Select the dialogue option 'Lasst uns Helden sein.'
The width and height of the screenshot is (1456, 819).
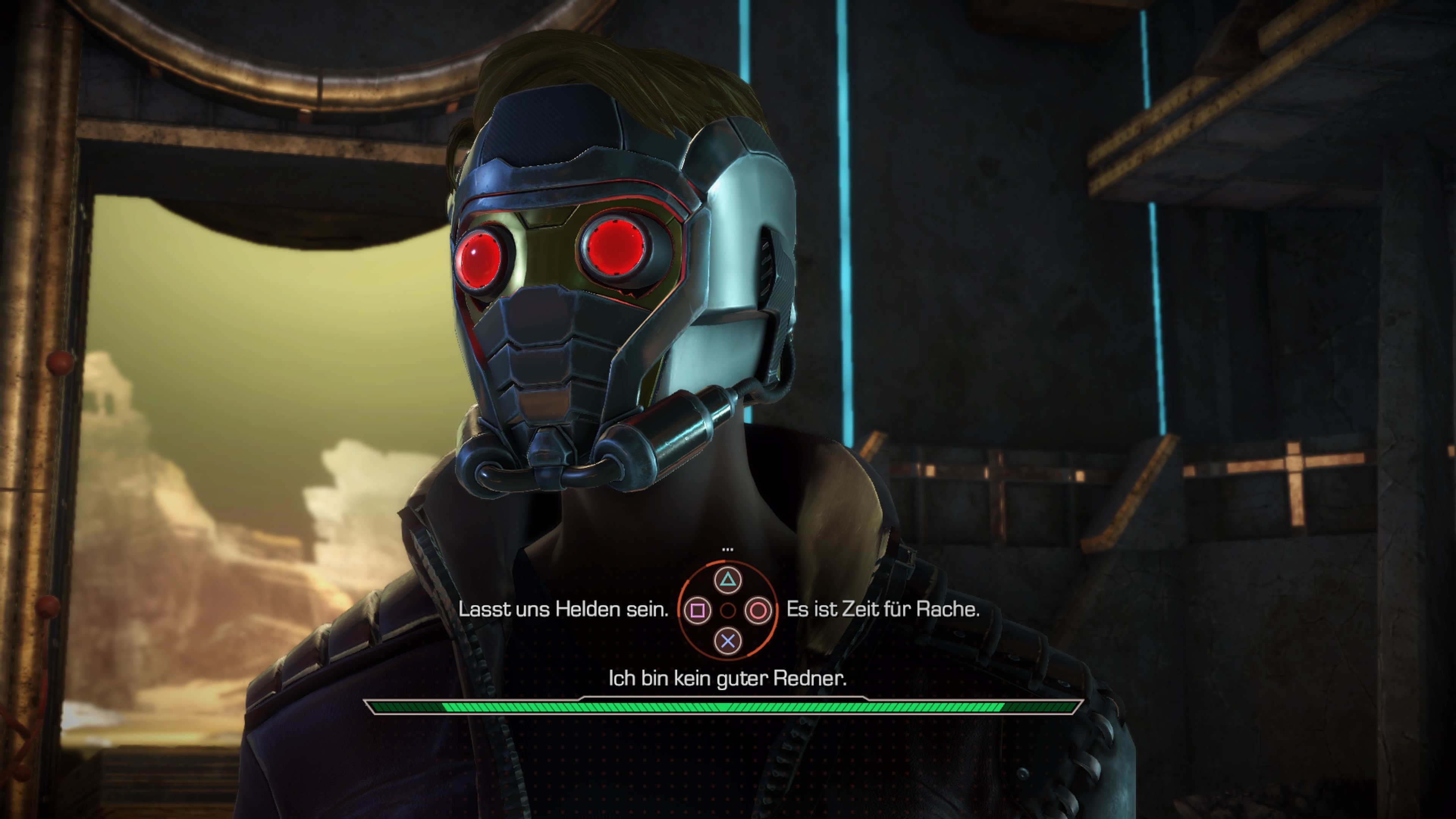563,610
